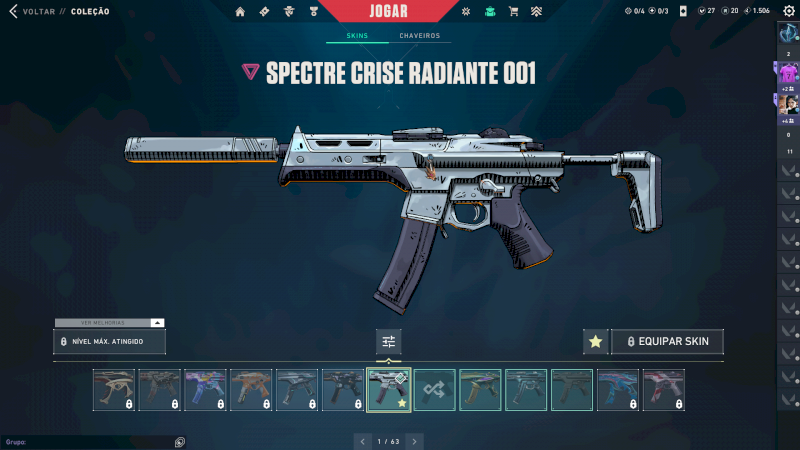Go to the previous skin page

362,440
